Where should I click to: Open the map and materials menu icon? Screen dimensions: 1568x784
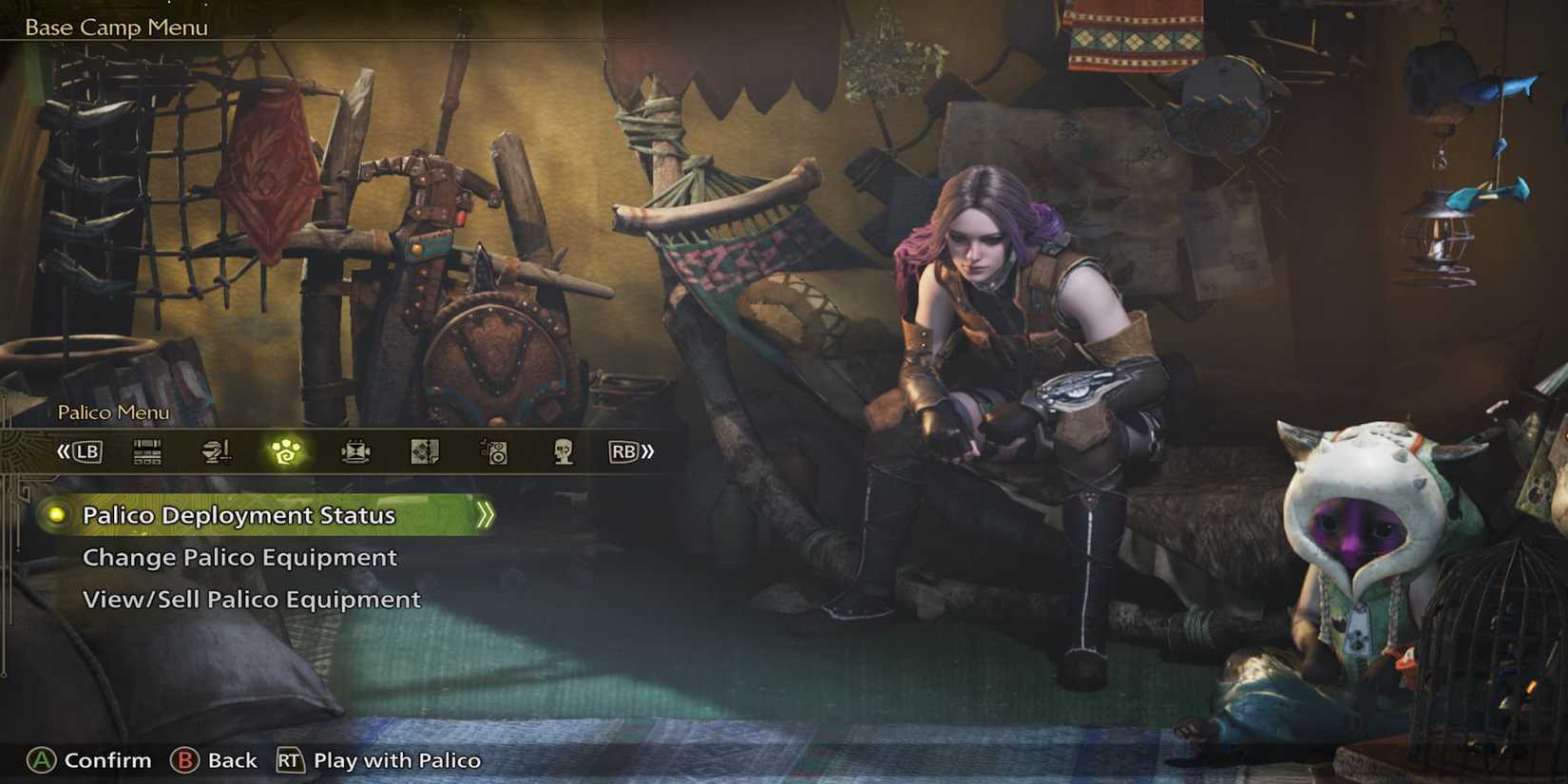tap(425, 451)
